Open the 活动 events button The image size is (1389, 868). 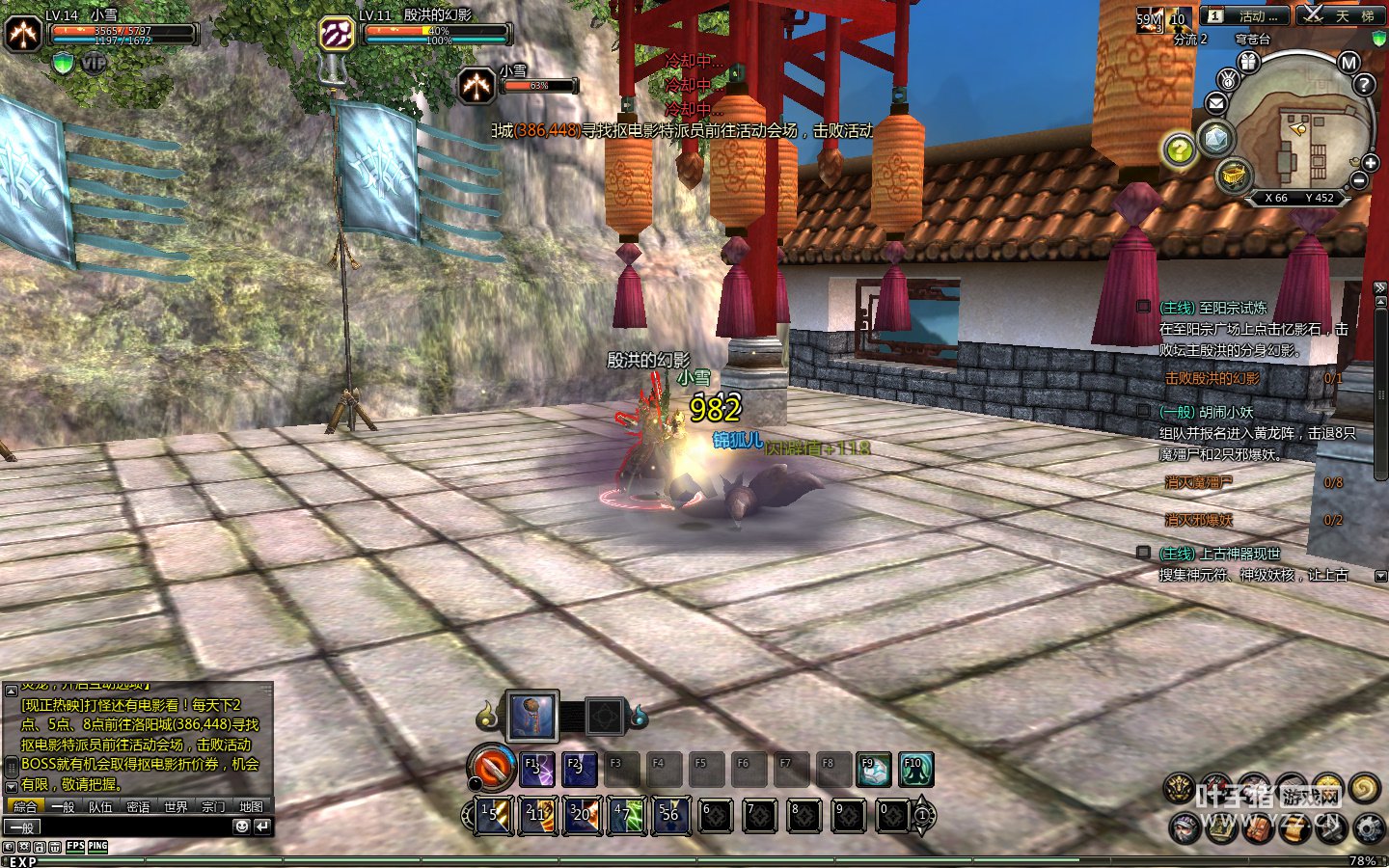point(1242,16)
